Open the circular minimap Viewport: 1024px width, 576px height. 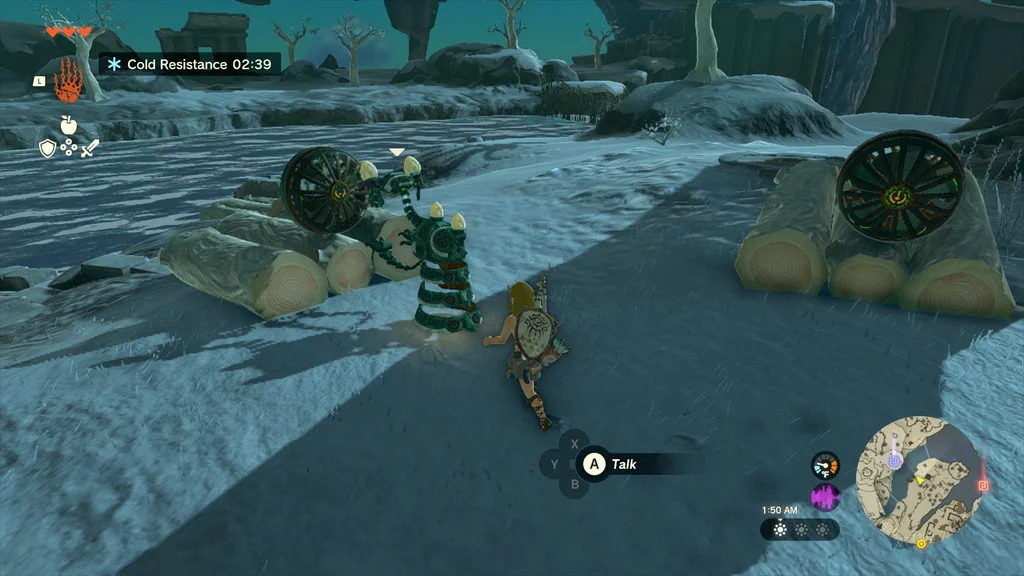(921, 481)
